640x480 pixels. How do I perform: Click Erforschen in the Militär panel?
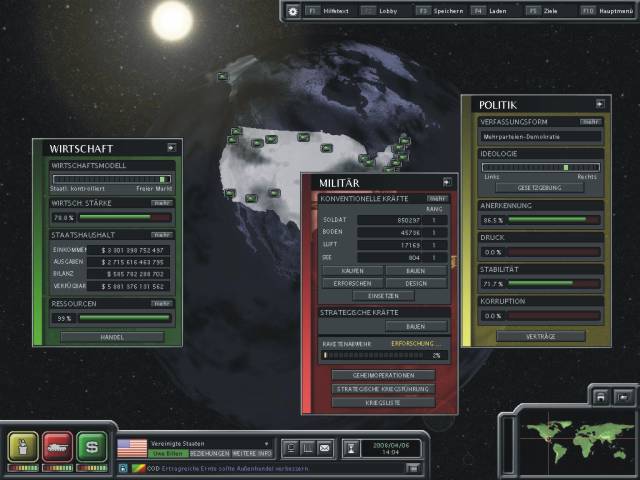(x=349, y=283)
